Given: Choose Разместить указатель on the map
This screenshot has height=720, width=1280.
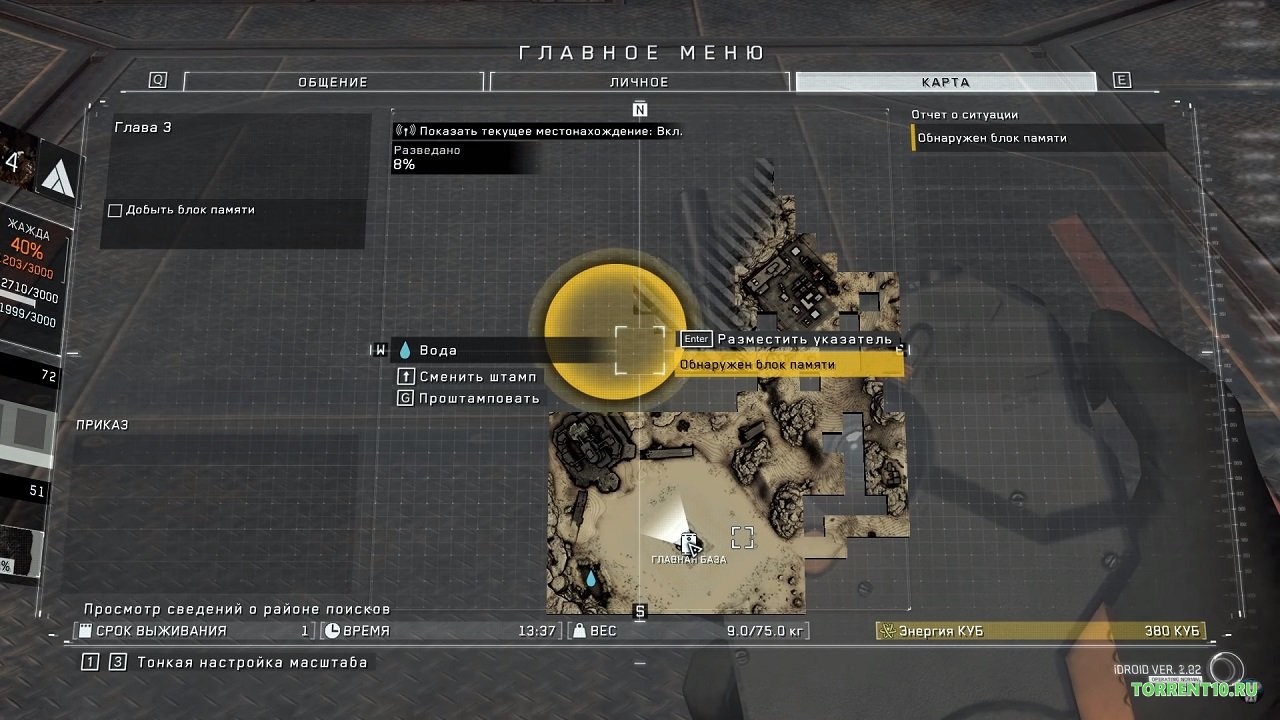Looking at the screenshot, I should click(803, 339).
